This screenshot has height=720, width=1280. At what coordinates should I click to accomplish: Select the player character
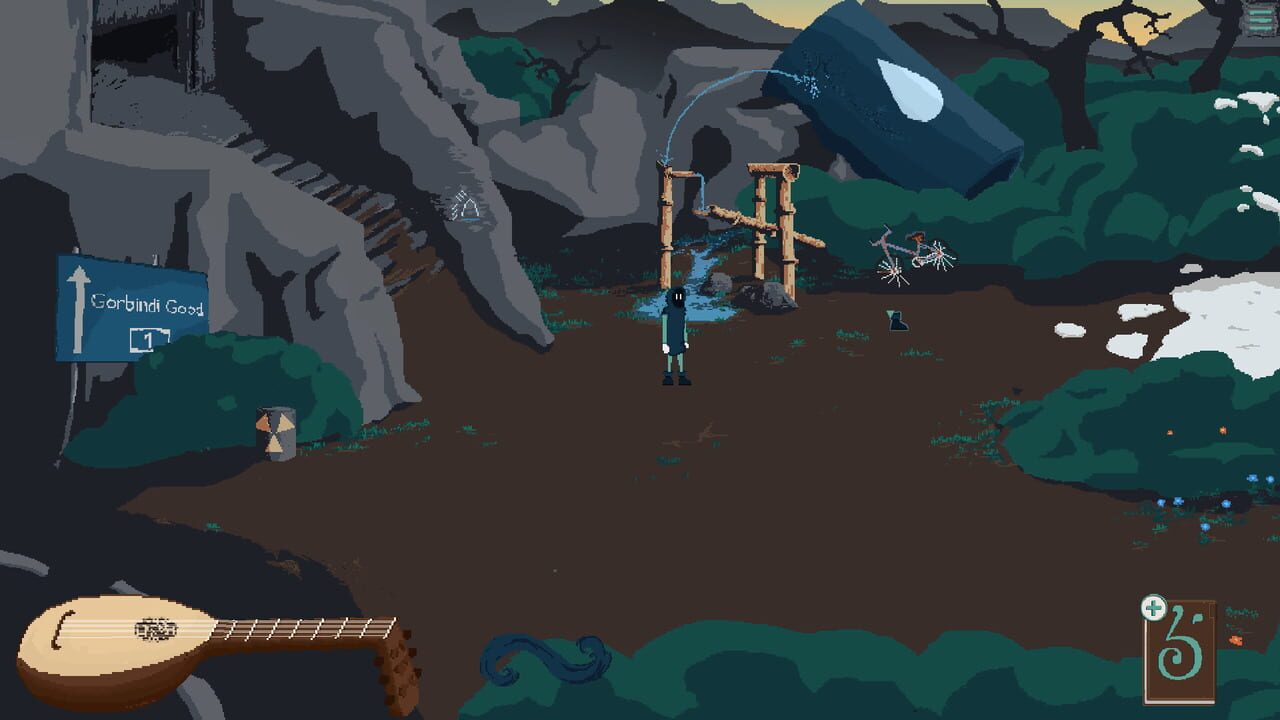[x=676, y=335]
